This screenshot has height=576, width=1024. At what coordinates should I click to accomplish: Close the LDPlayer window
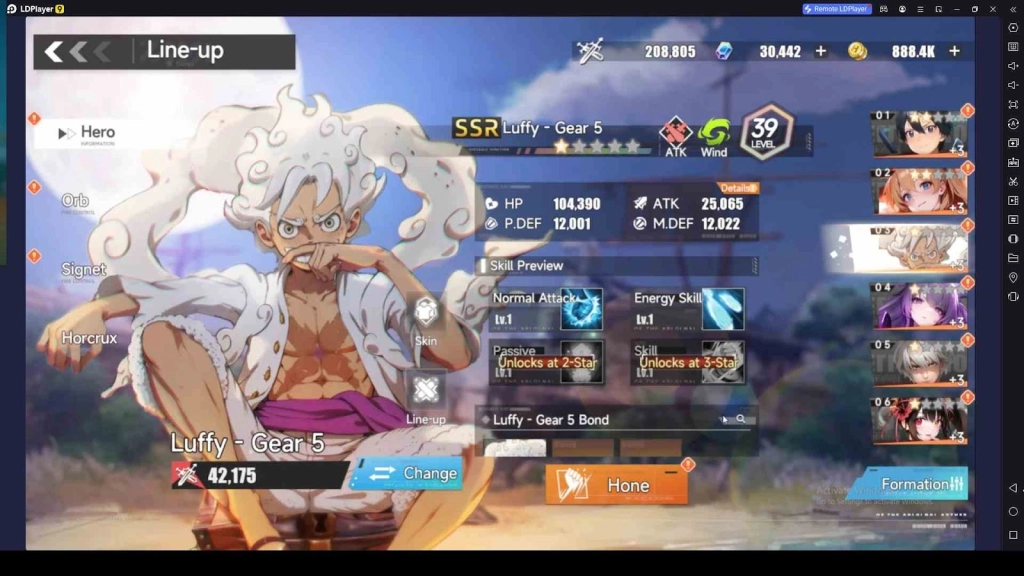(x=991, y=9)
